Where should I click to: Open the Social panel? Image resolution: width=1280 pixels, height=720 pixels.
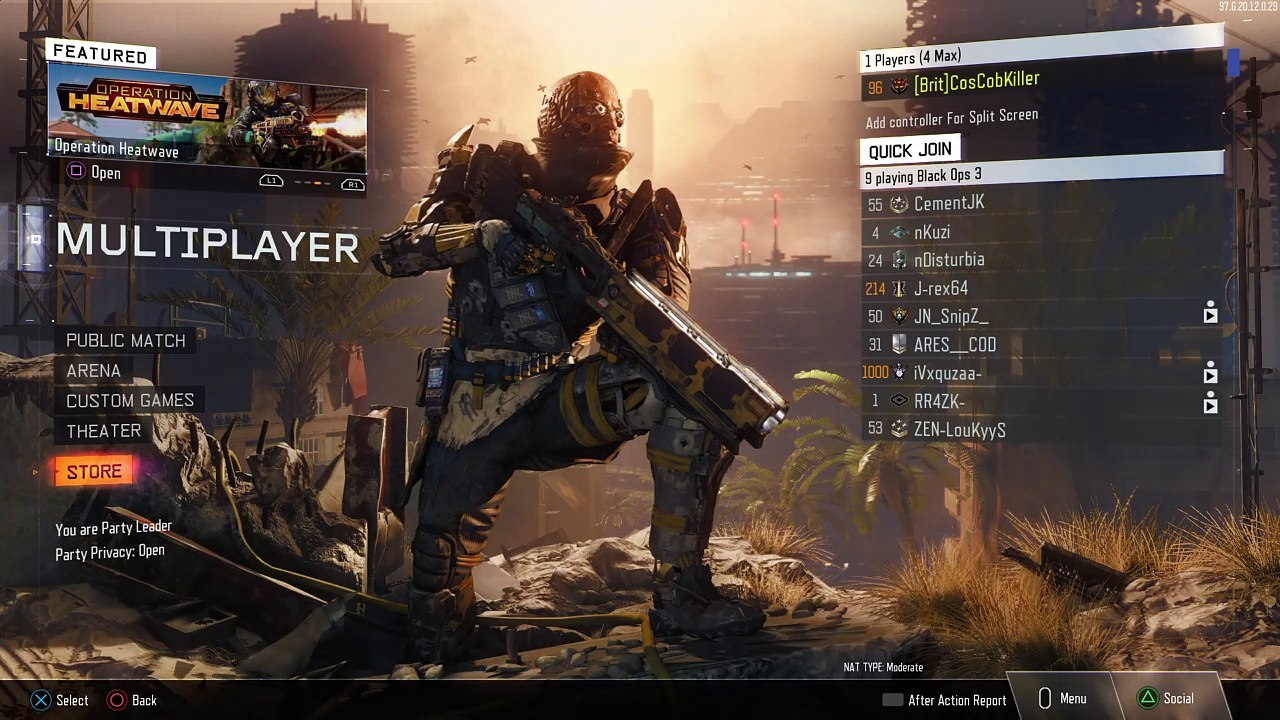1167,699
